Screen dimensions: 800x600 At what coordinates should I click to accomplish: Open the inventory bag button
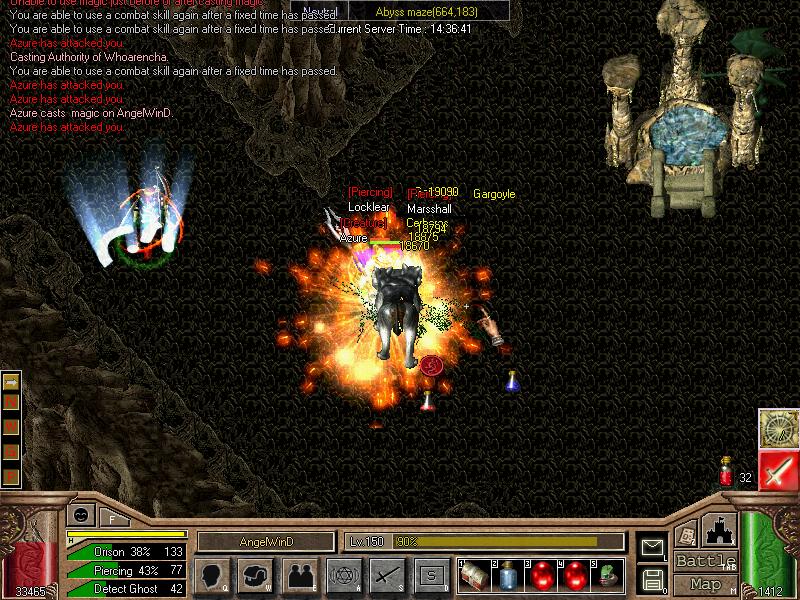coord(255,574)
